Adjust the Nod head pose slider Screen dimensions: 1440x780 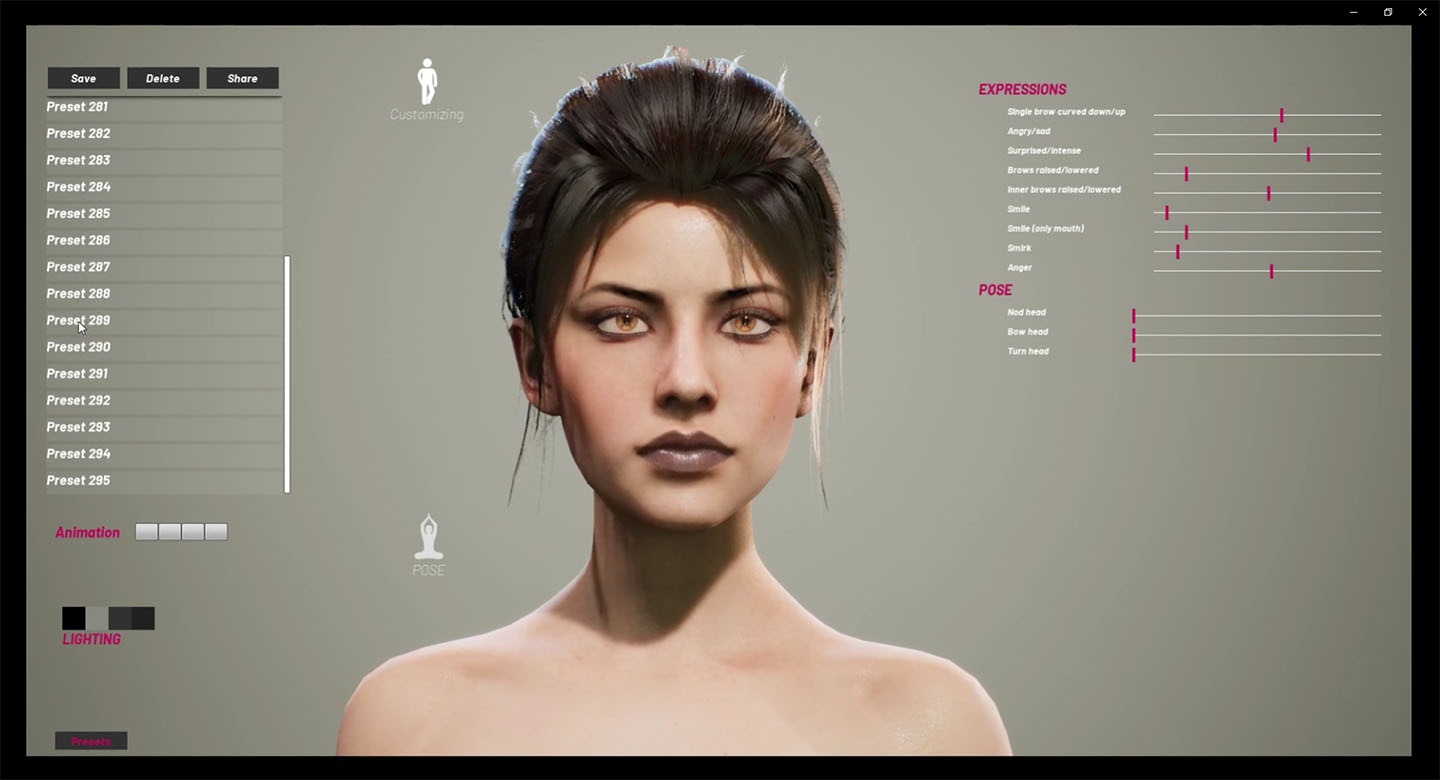point(1134,316)
